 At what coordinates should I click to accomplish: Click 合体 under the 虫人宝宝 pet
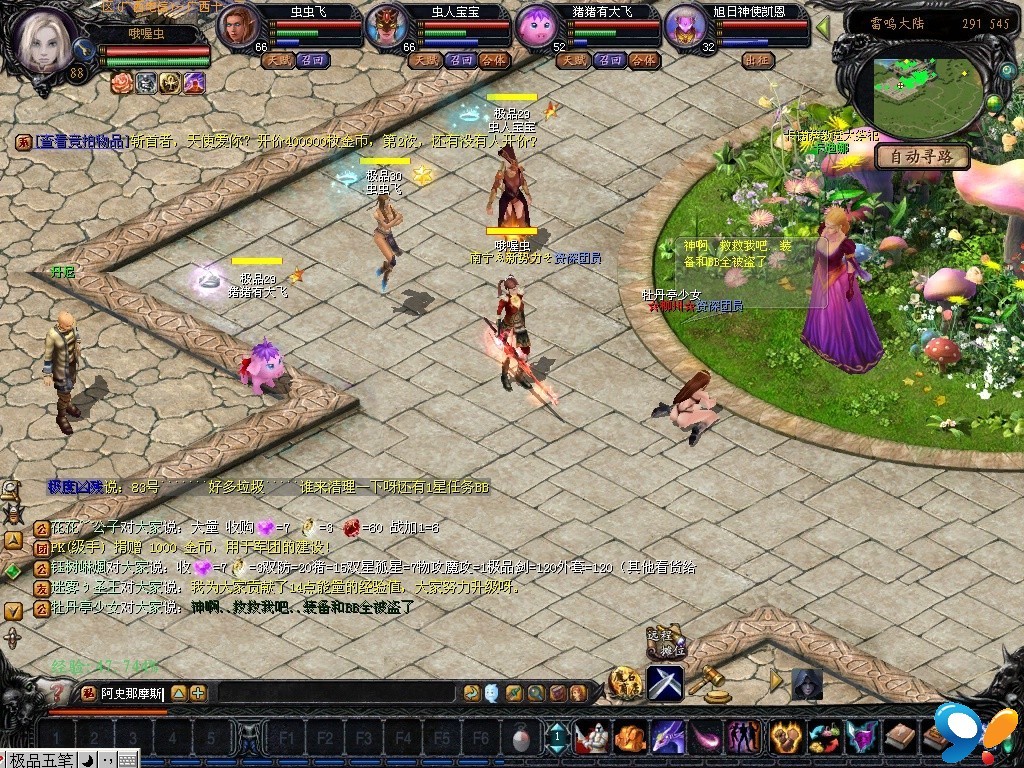point(494,60)
